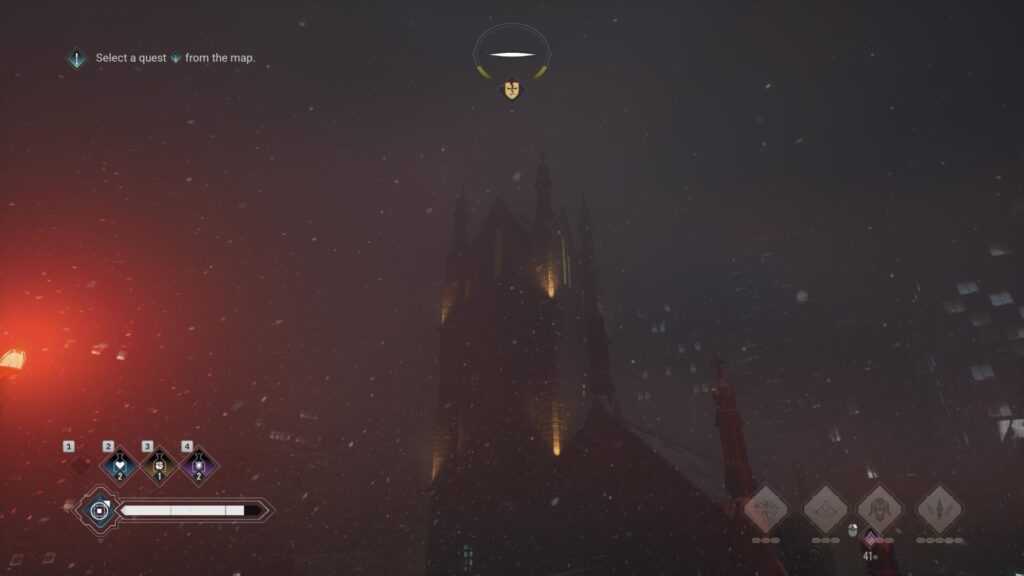Image resolution: width=1024 pixels, height=576 pixels.
Task: Choose the purple elixir in slot 4
Action: pyautogui.click(x=199, y=466)
